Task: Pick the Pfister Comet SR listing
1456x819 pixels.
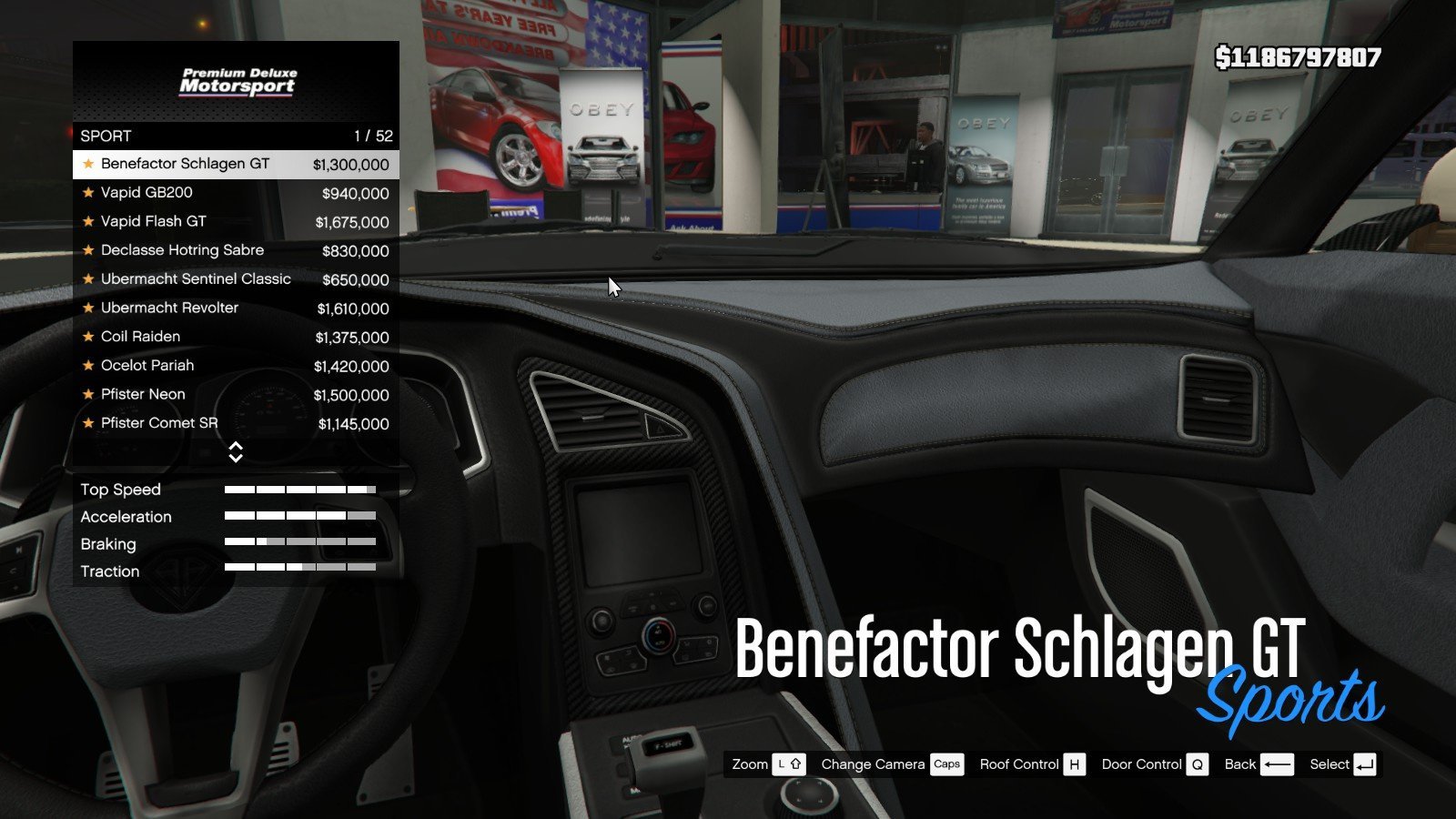Action: click(235, 423)
